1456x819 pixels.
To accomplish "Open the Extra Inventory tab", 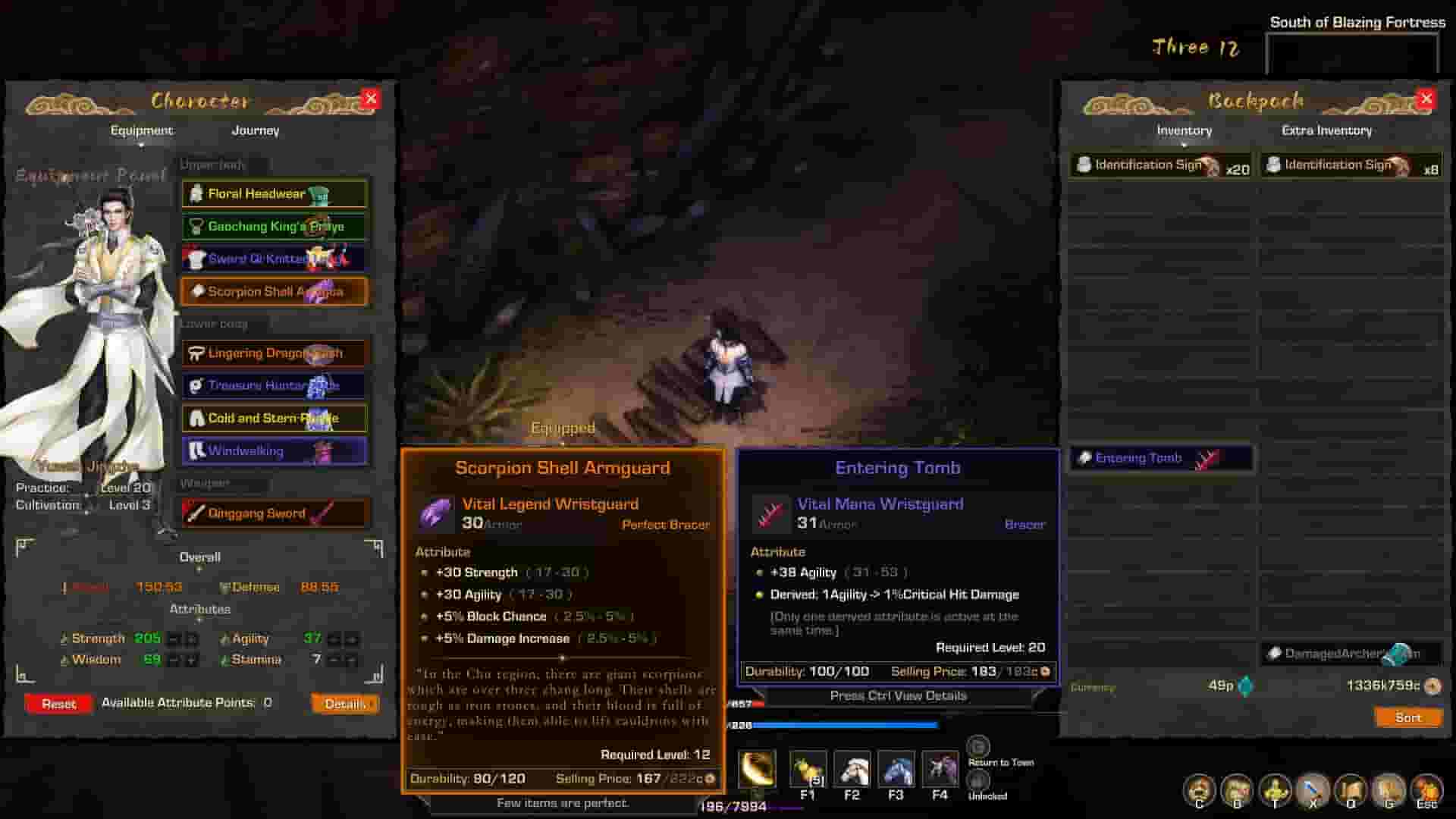I will 1326,130.
